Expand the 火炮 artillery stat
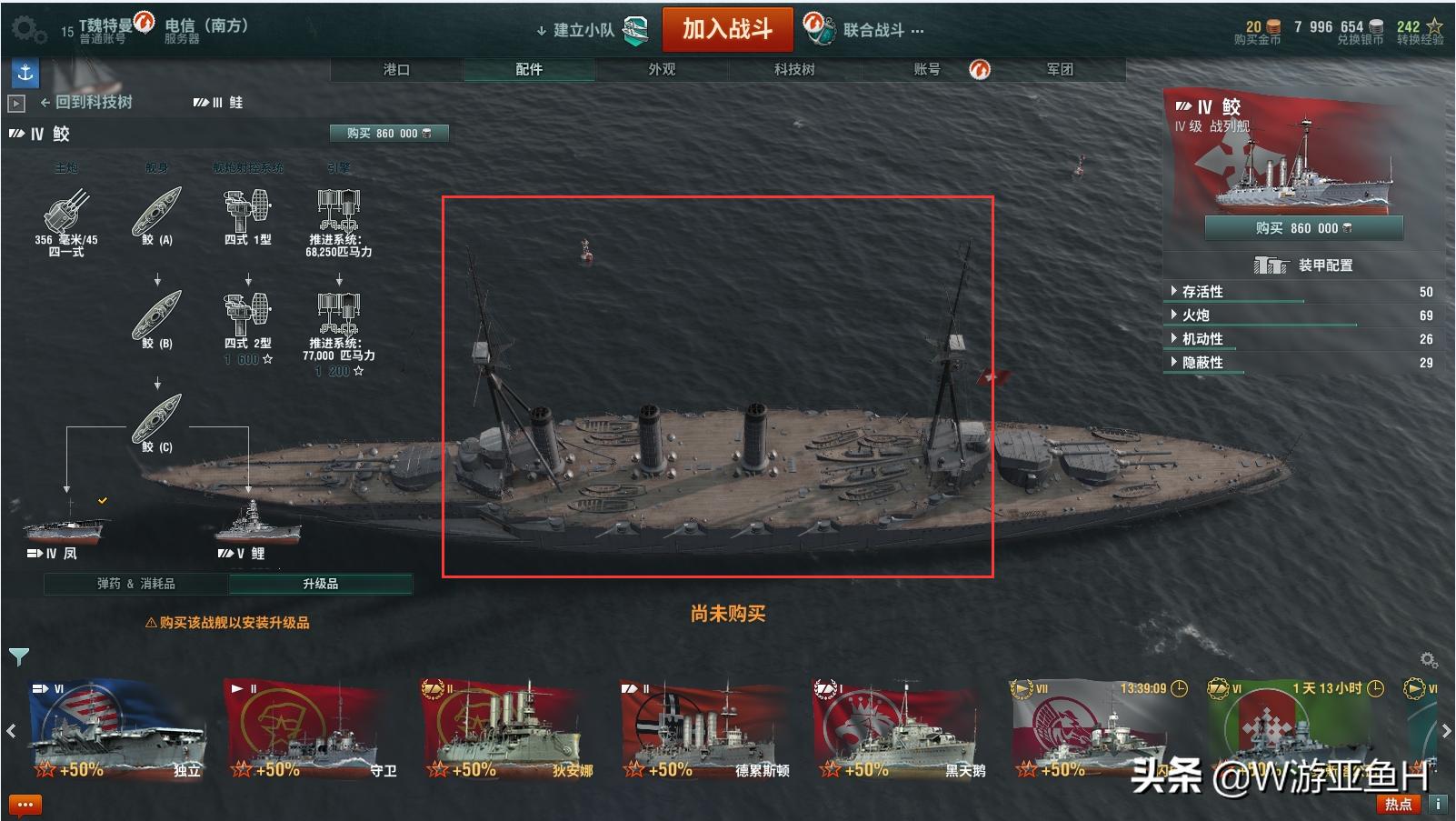The width and height of the screenshot is (1456, 821). coord(1195,315)
